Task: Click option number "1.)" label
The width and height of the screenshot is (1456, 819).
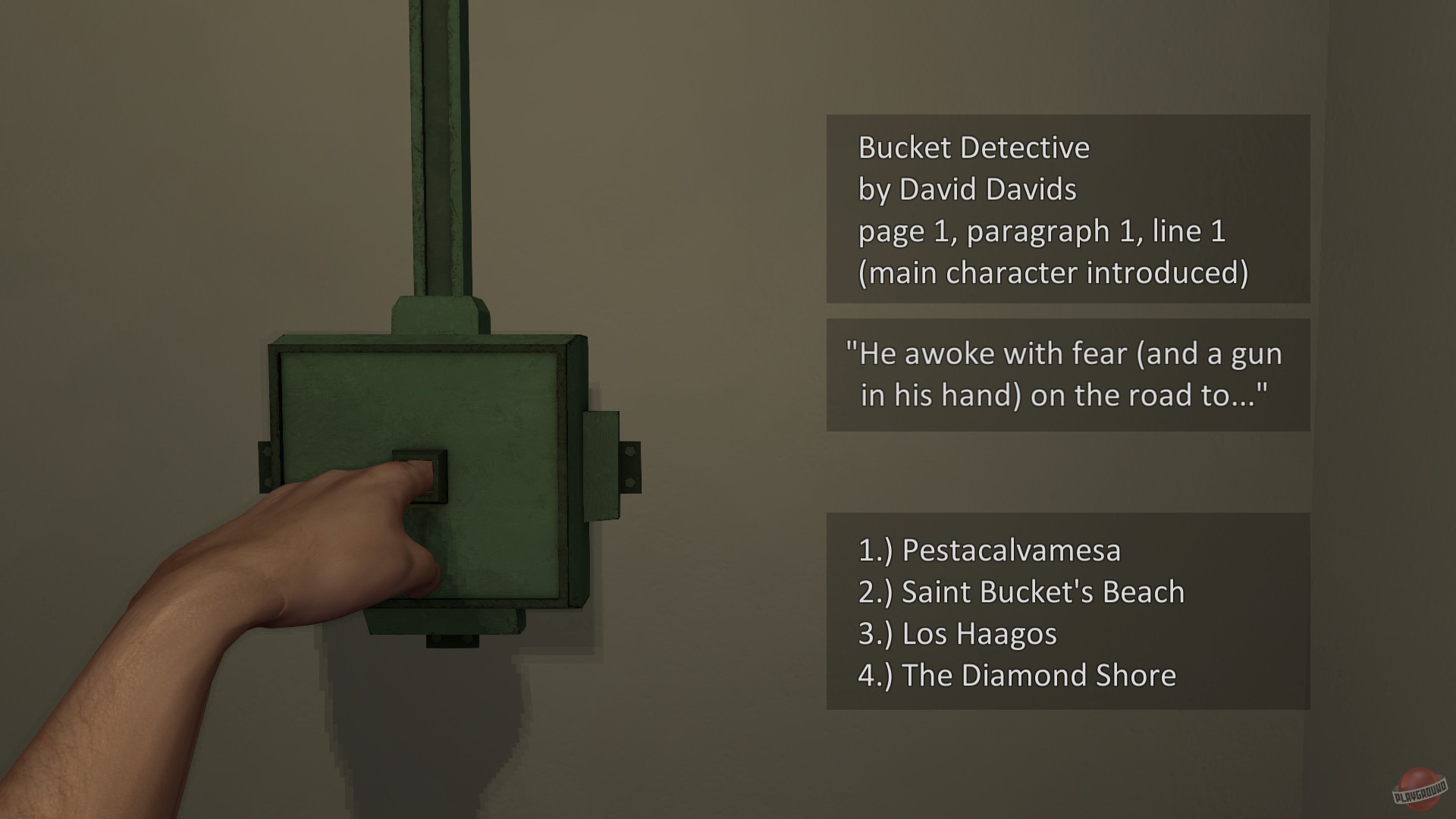Action: [876, 551]
